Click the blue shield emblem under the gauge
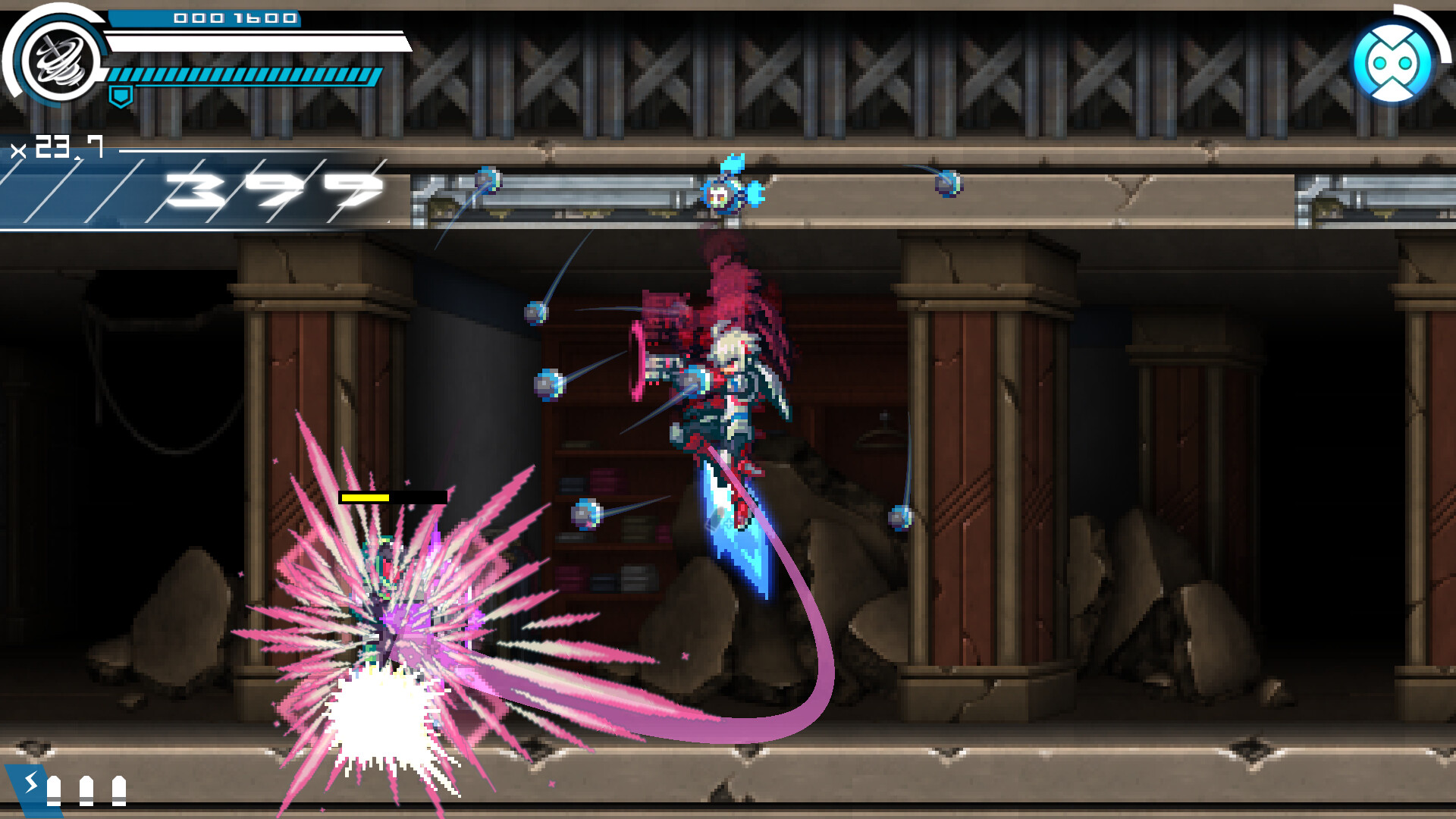 (121, 96)
